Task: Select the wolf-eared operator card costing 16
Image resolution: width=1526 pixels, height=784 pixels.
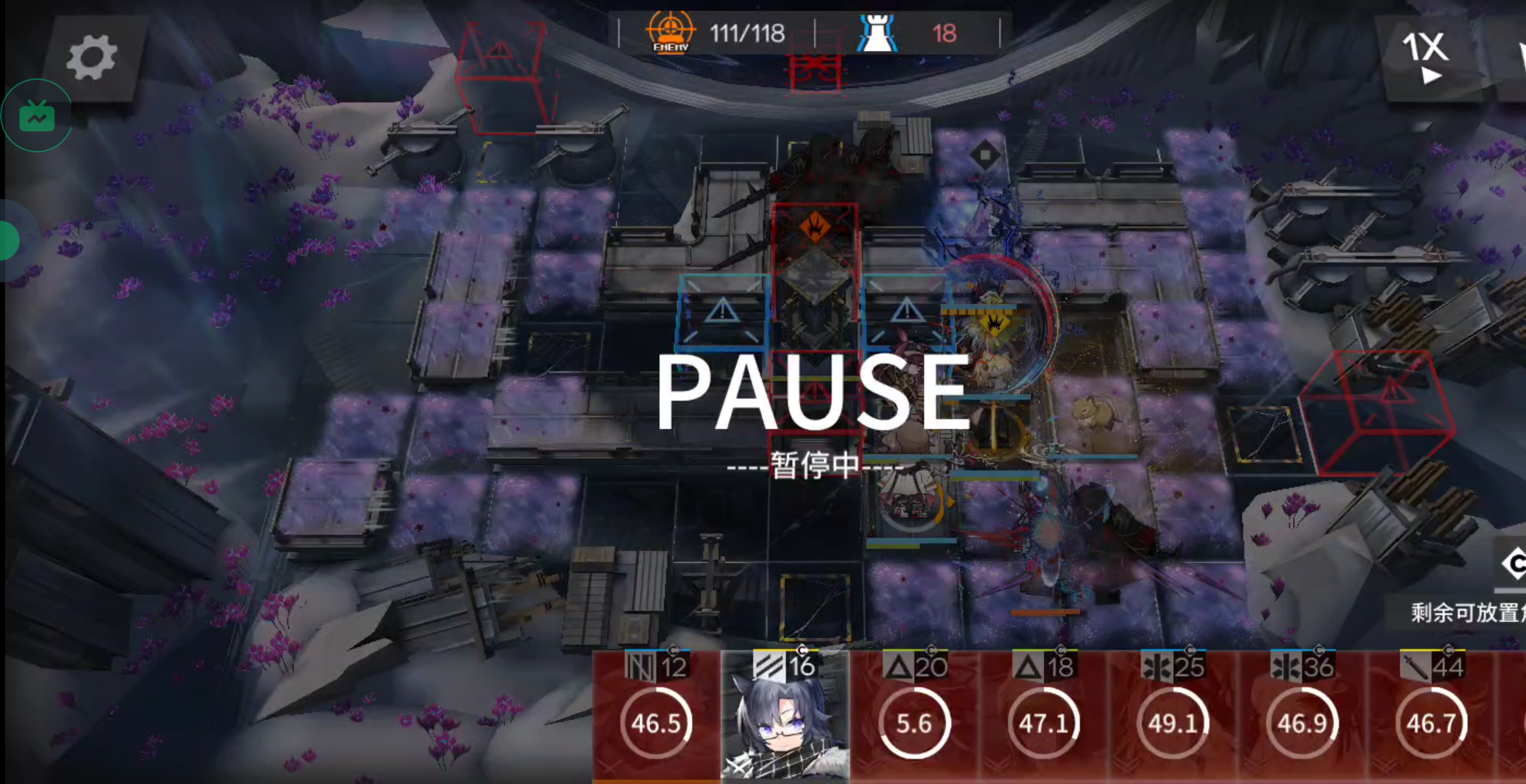Action: [785, 716]
